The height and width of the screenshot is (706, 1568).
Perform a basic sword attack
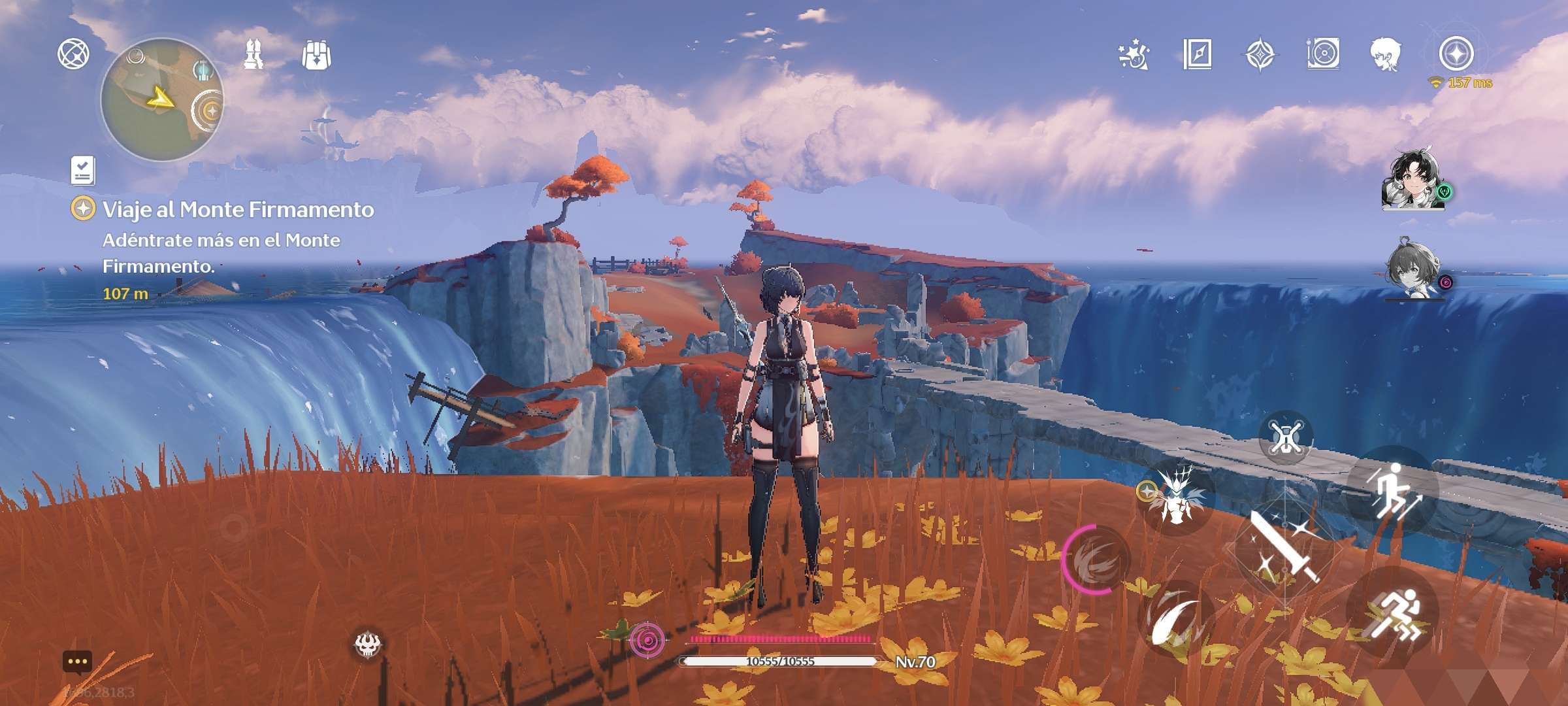click(1284, 548)
